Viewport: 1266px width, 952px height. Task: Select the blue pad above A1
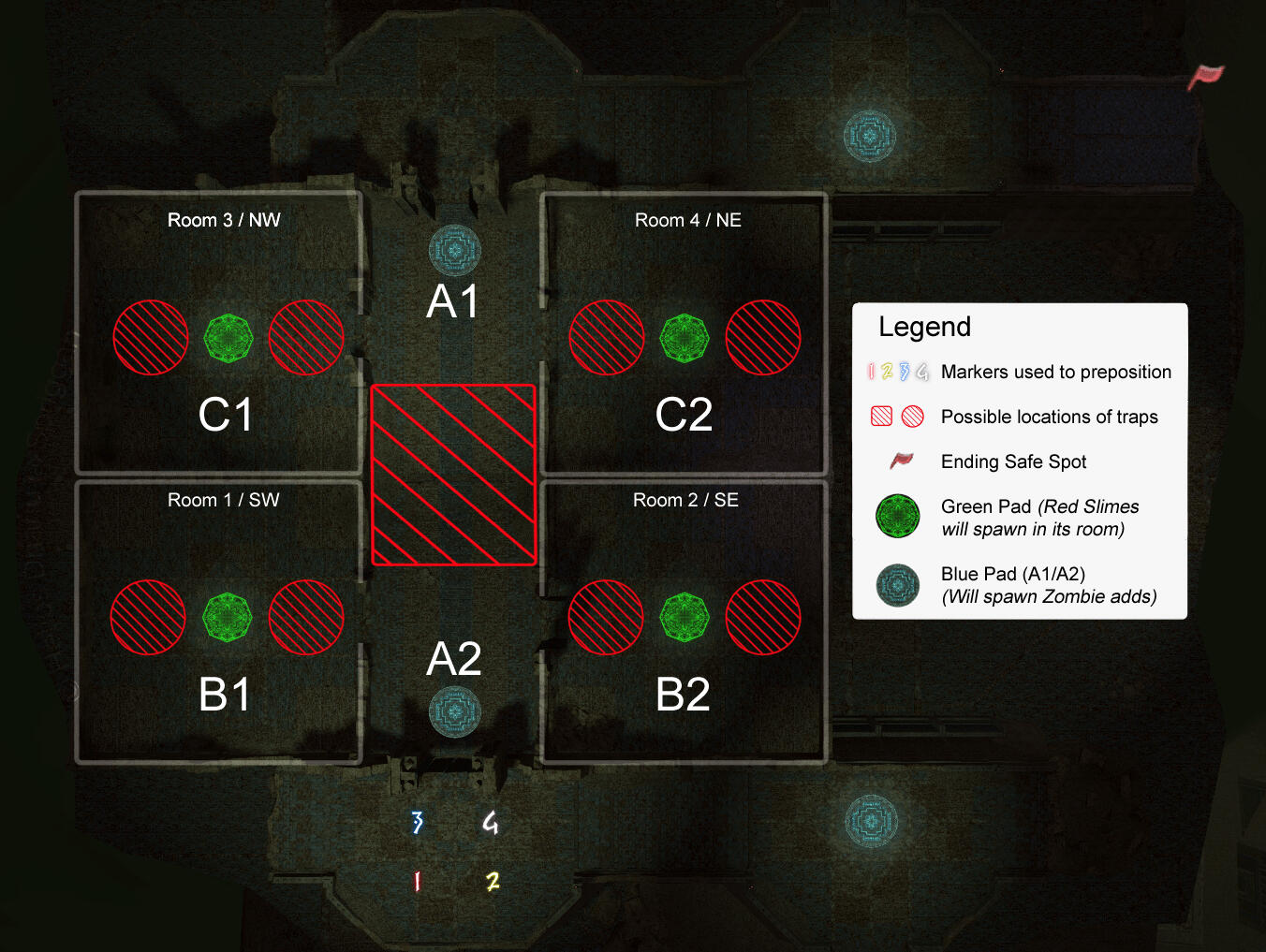pos(455,250)
